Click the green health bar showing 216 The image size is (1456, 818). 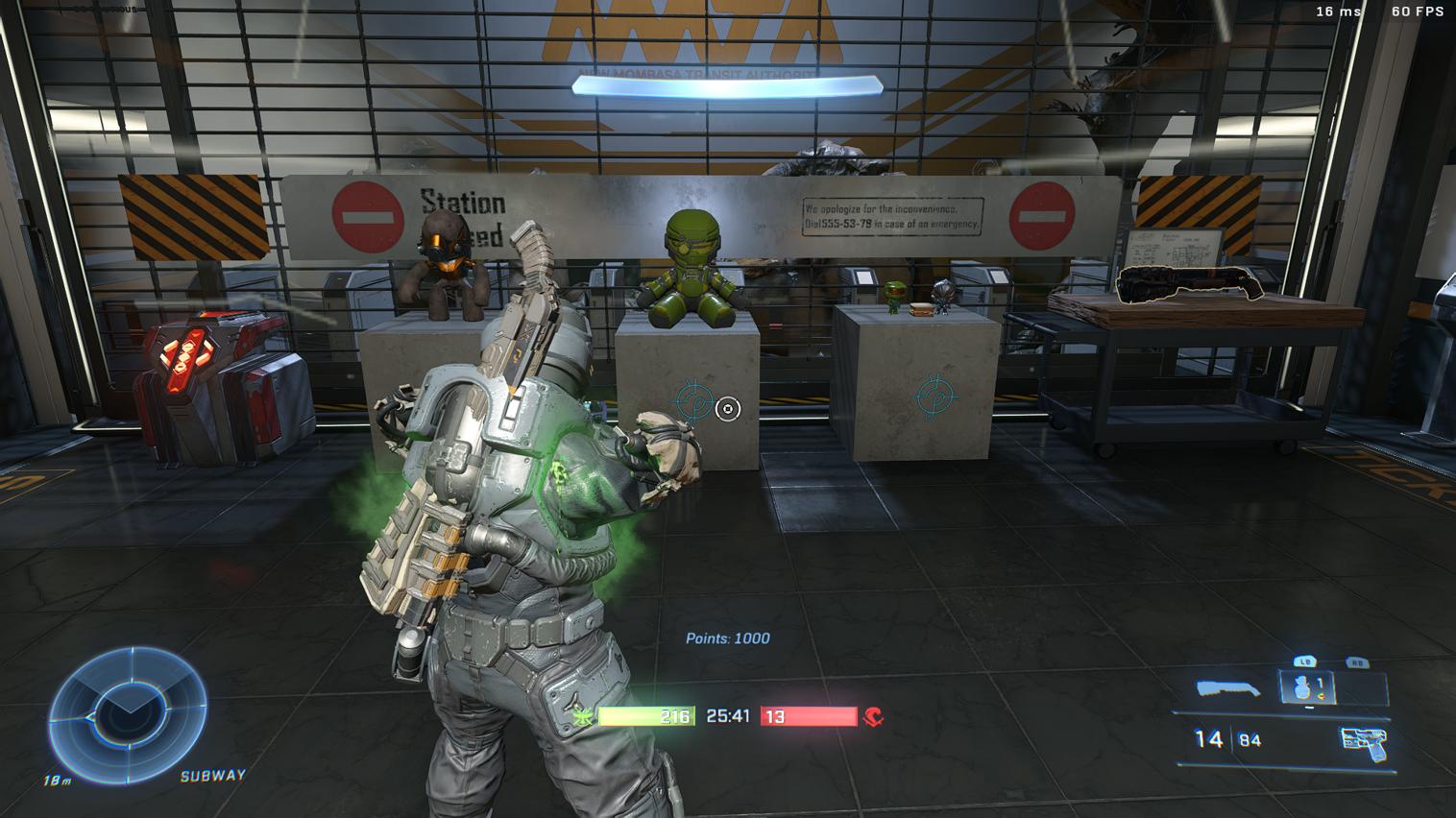(x=647, y=715)
